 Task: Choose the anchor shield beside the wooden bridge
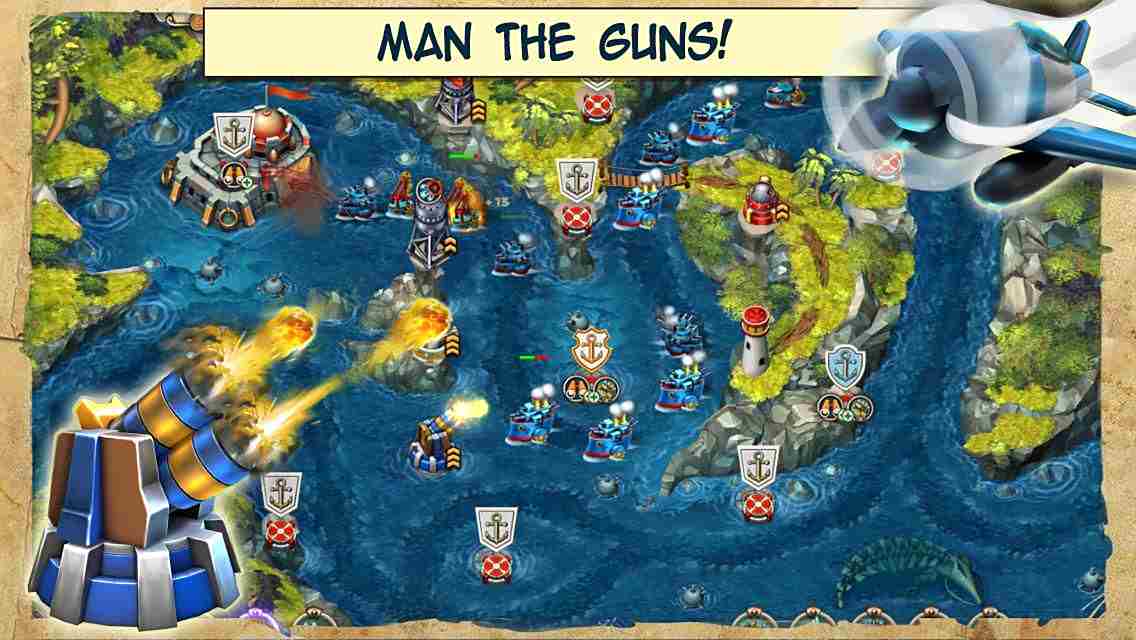pos(577,180)
